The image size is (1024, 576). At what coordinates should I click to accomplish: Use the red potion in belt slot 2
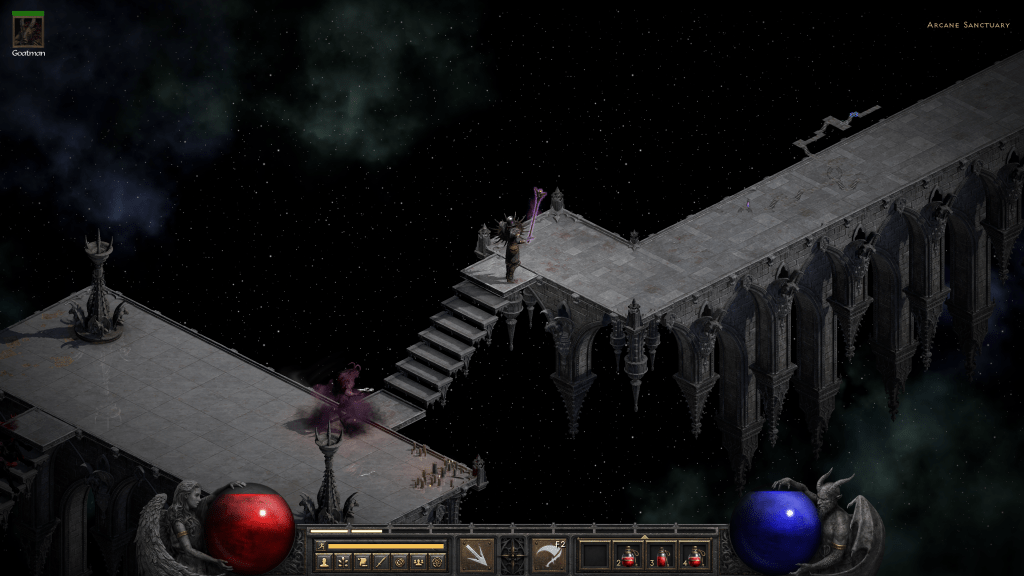click(x=629, y=556)
